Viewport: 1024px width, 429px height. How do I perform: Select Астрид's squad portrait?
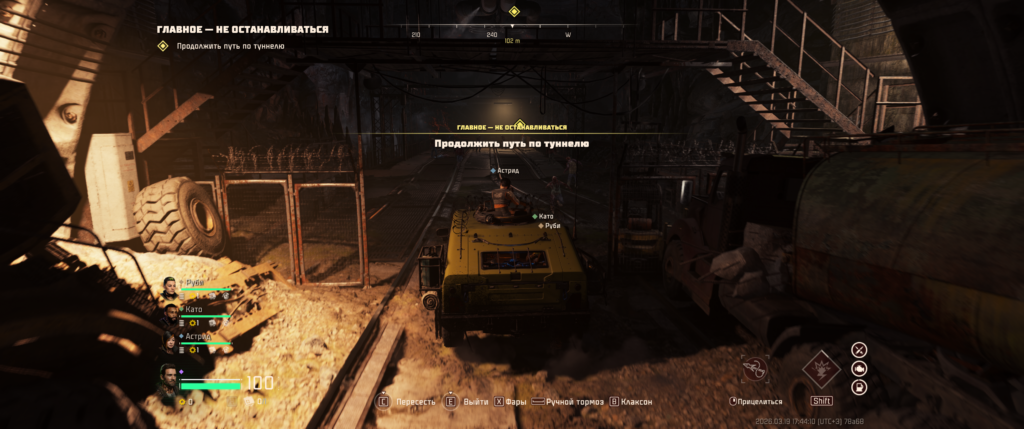(x=170, y=341)
